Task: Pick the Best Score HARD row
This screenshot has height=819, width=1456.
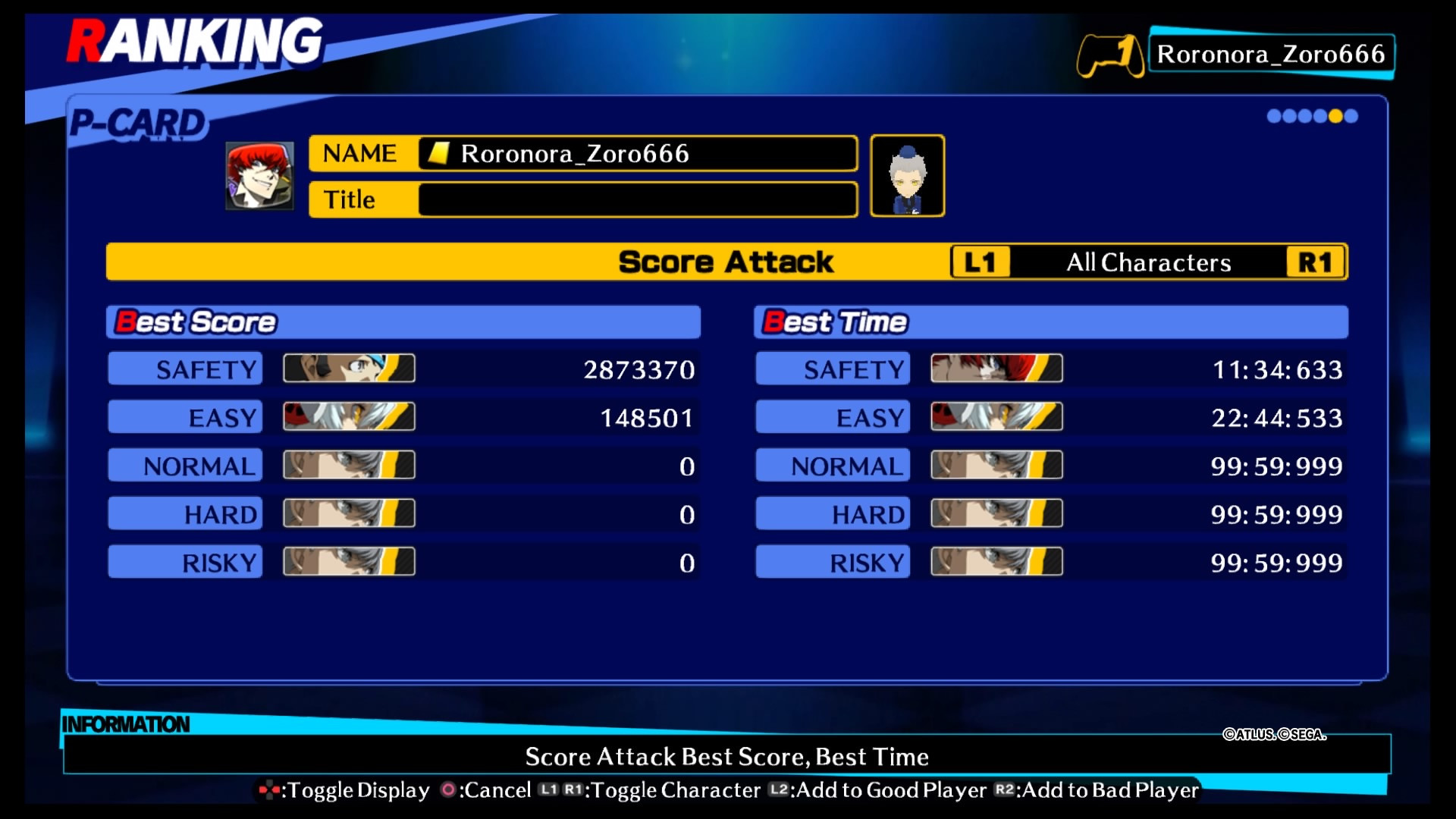Action: coord(403,514)
